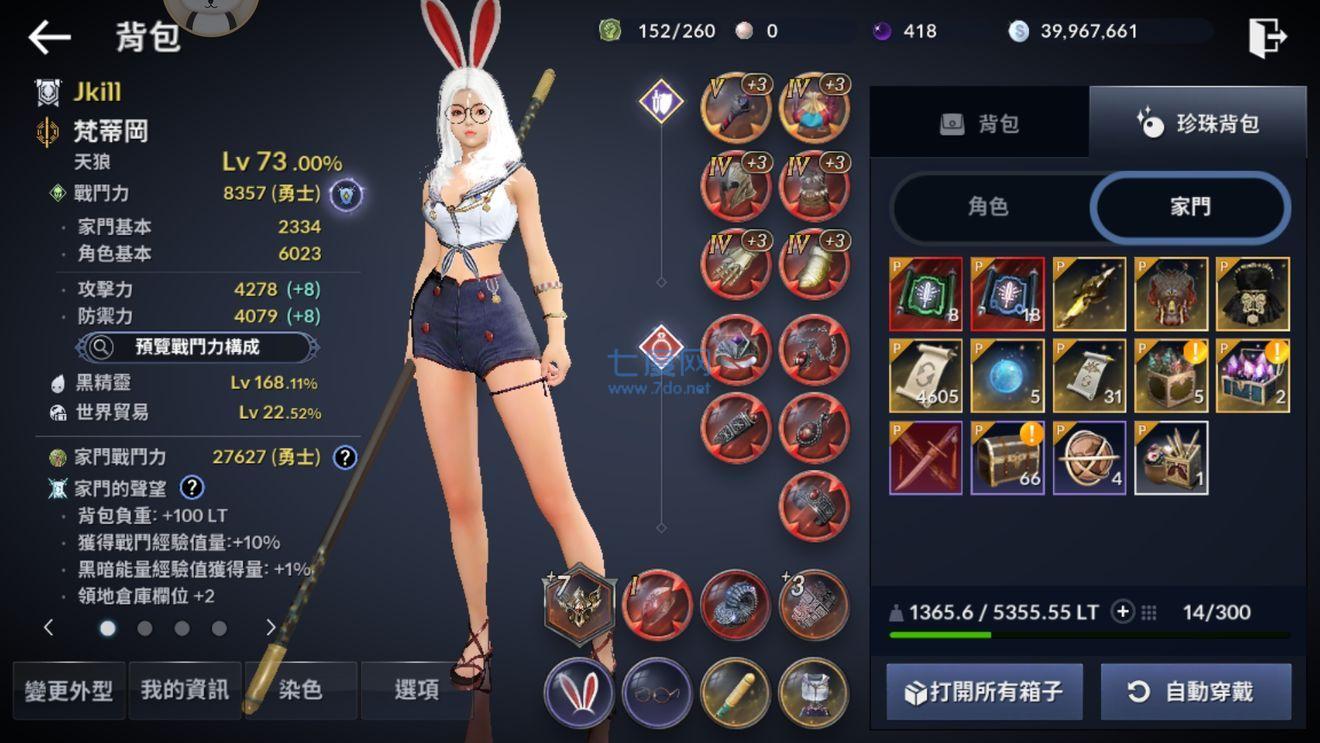Click the scroll item showing 4605
Screen dimensions: 1320x743
point(925,376)
